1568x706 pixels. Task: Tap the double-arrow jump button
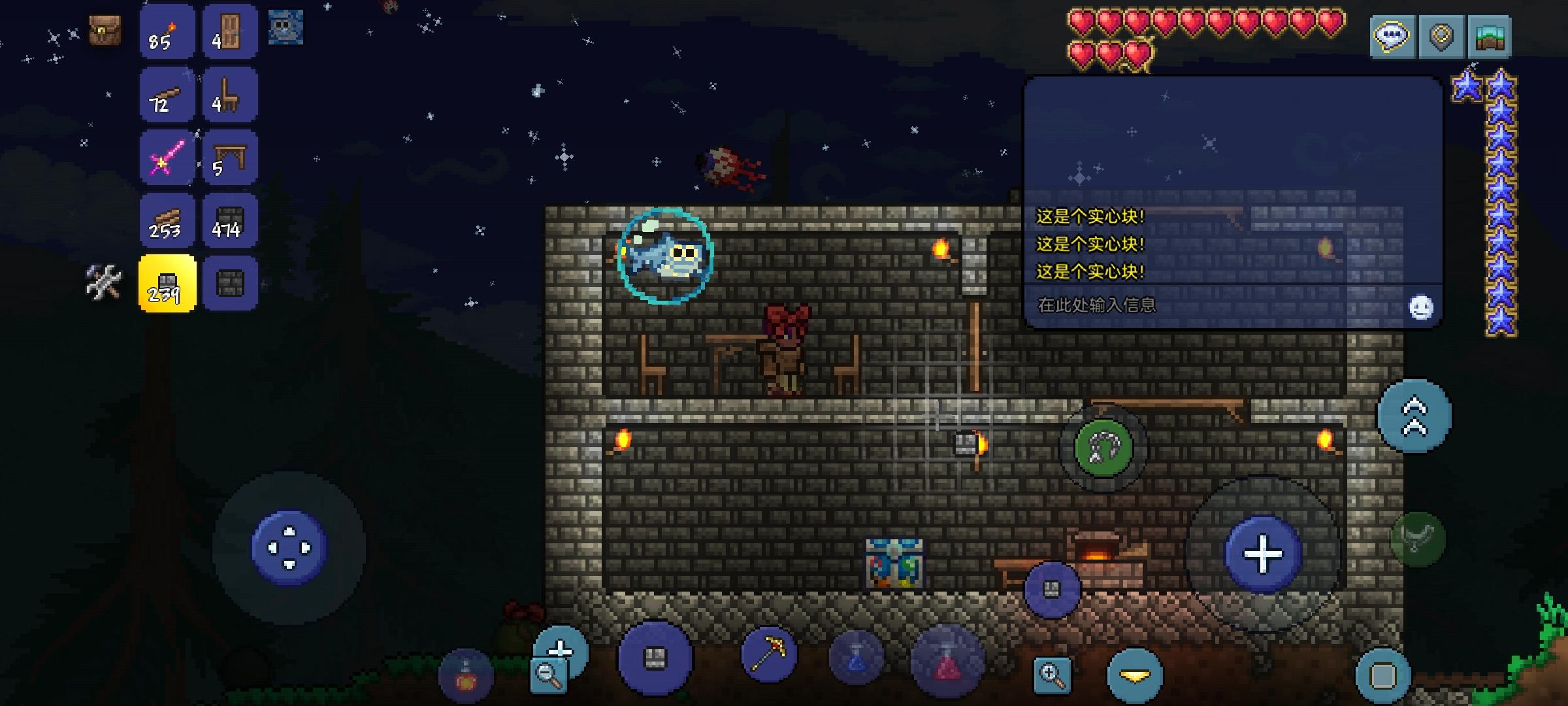(x=1414, y=416)
